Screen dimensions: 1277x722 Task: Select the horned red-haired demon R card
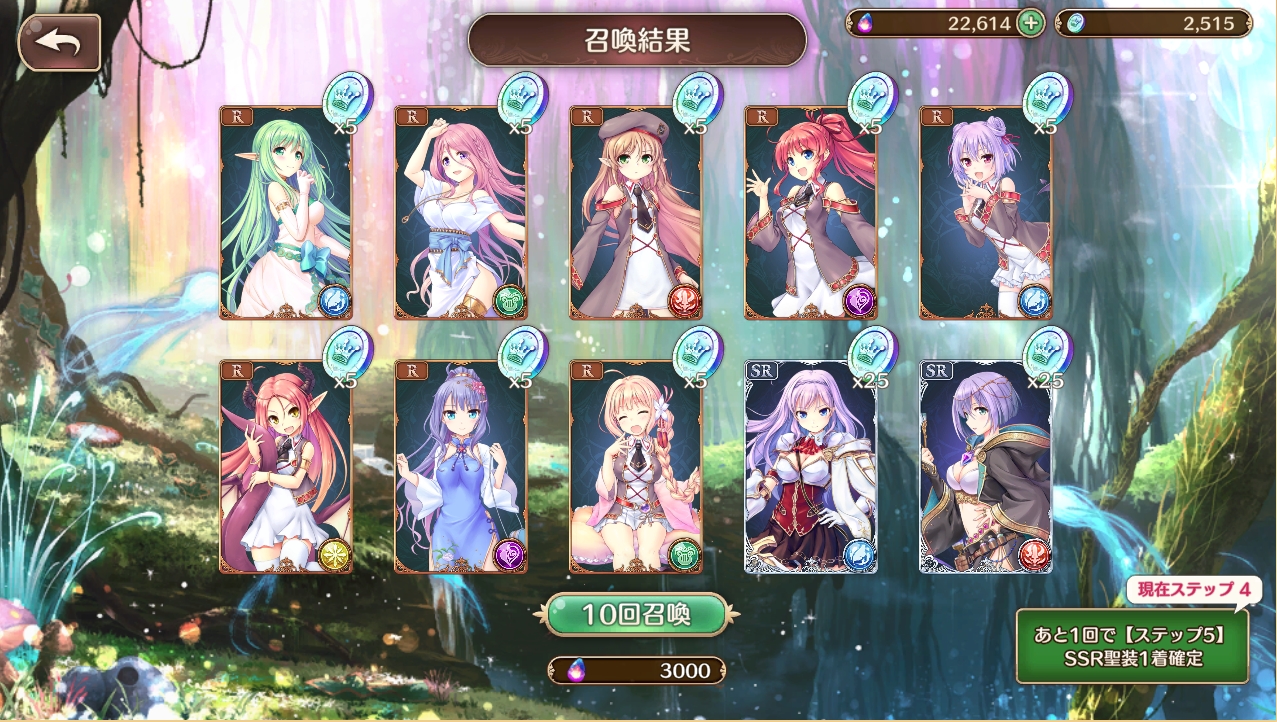point(285,466)
